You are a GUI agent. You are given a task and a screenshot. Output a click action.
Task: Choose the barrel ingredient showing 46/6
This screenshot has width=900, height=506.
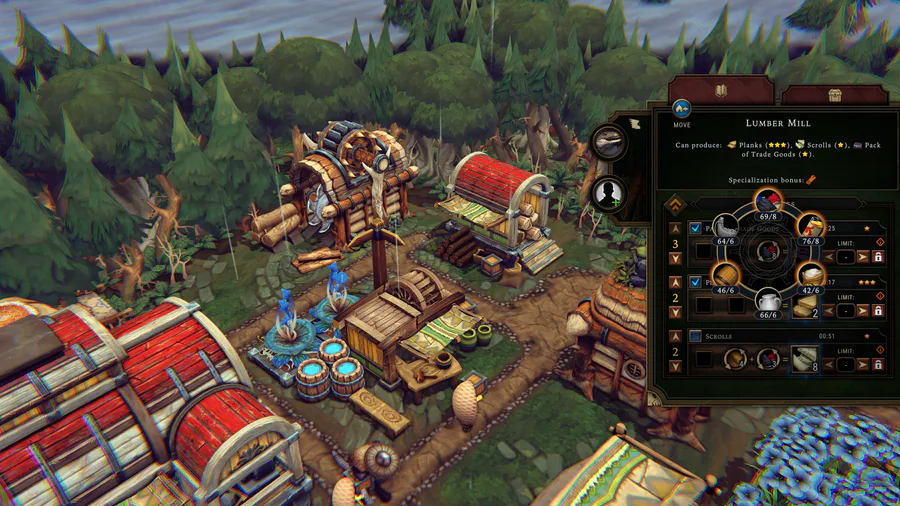(725, 276)
